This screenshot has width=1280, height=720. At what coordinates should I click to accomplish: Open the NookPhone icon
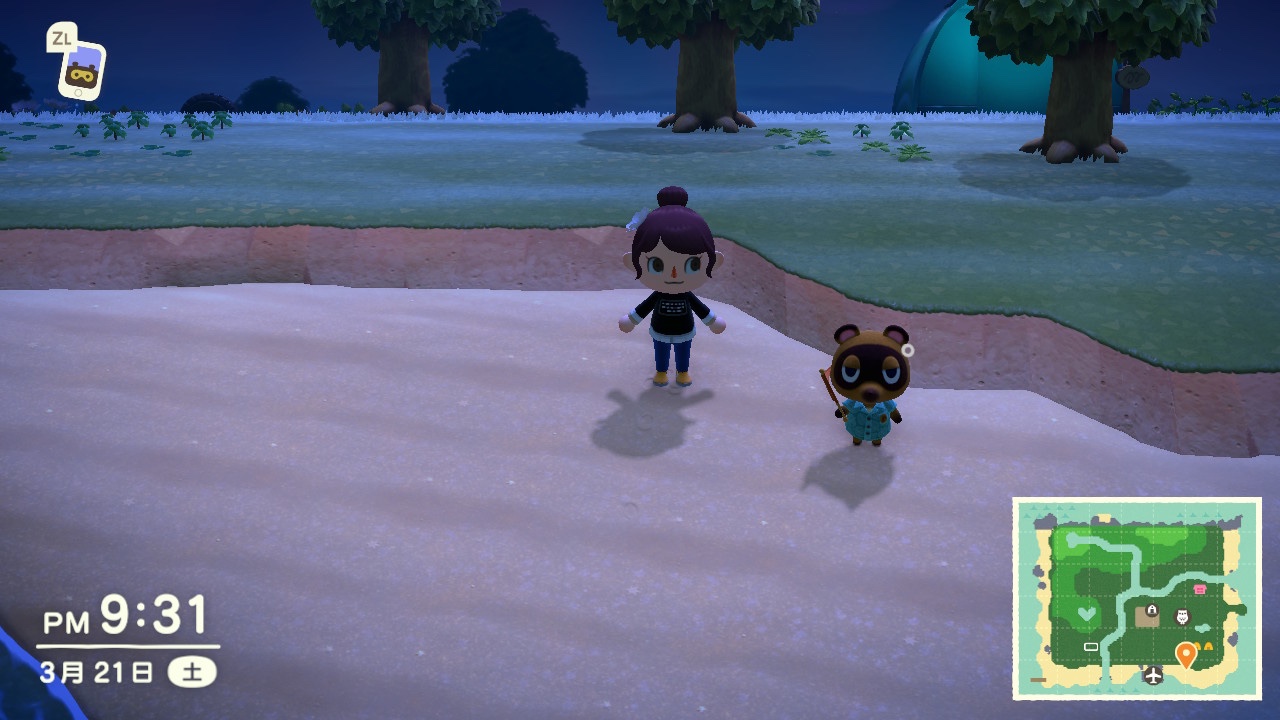80,69
